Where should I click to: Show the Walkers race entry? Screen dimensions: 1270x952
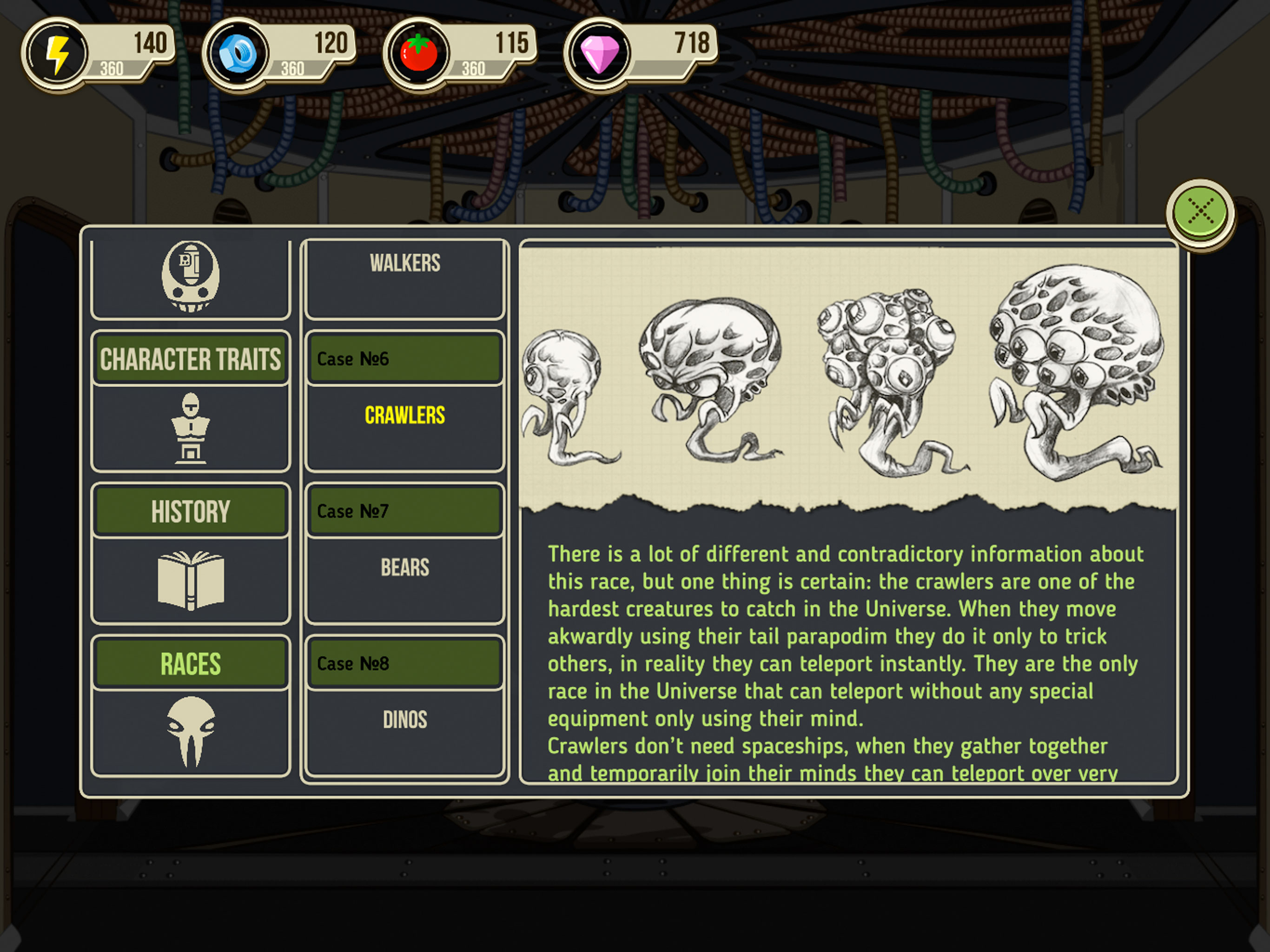point(405,264)
